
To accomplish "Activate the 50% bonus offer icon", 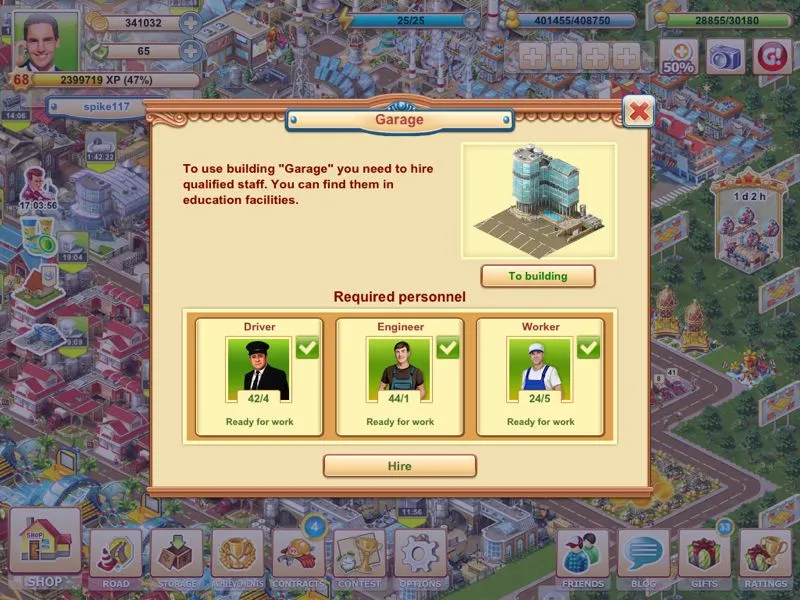I will coord(678,57).
